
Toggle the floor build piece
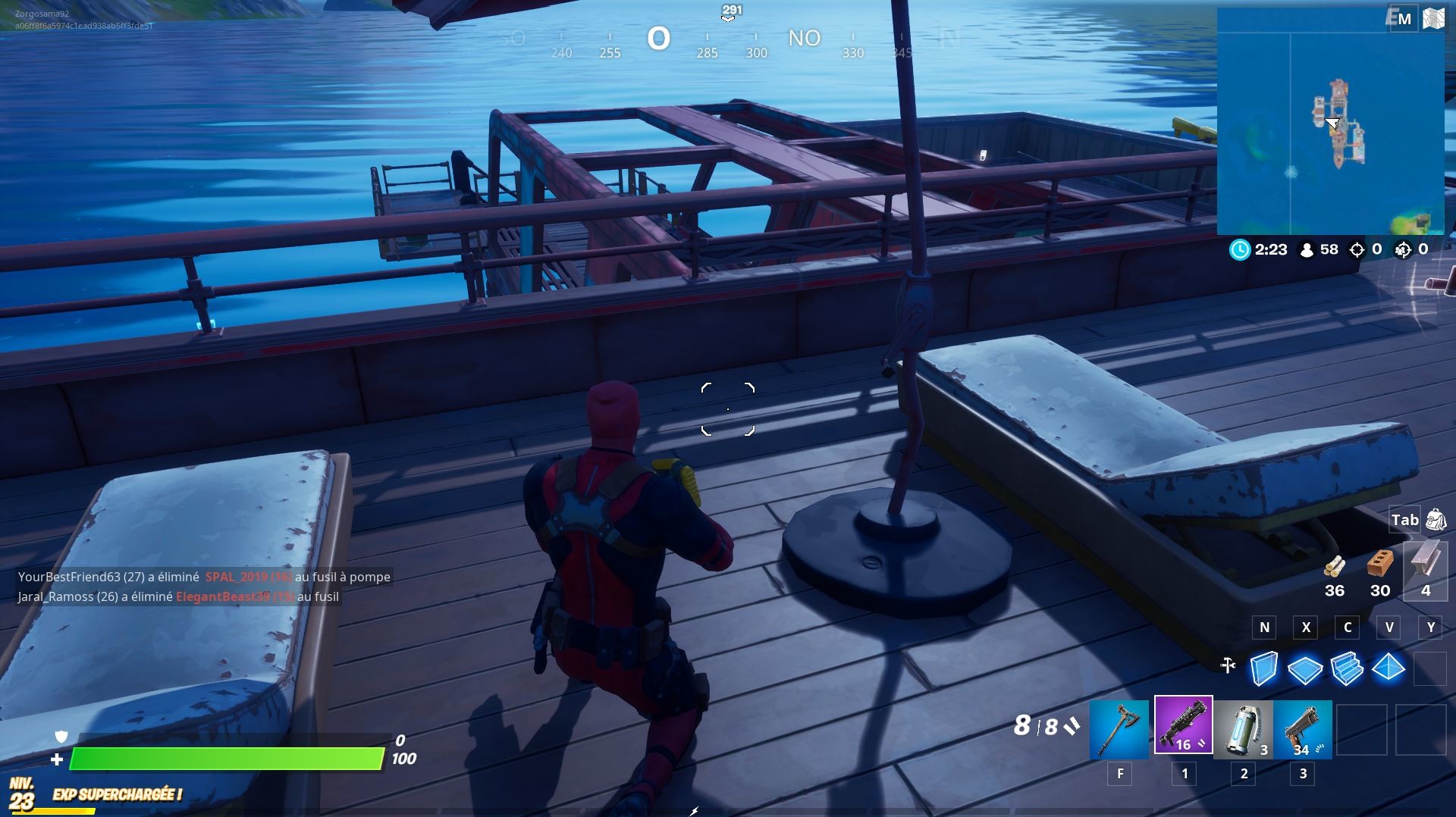pyautogui.click(x=1305, y=668)
